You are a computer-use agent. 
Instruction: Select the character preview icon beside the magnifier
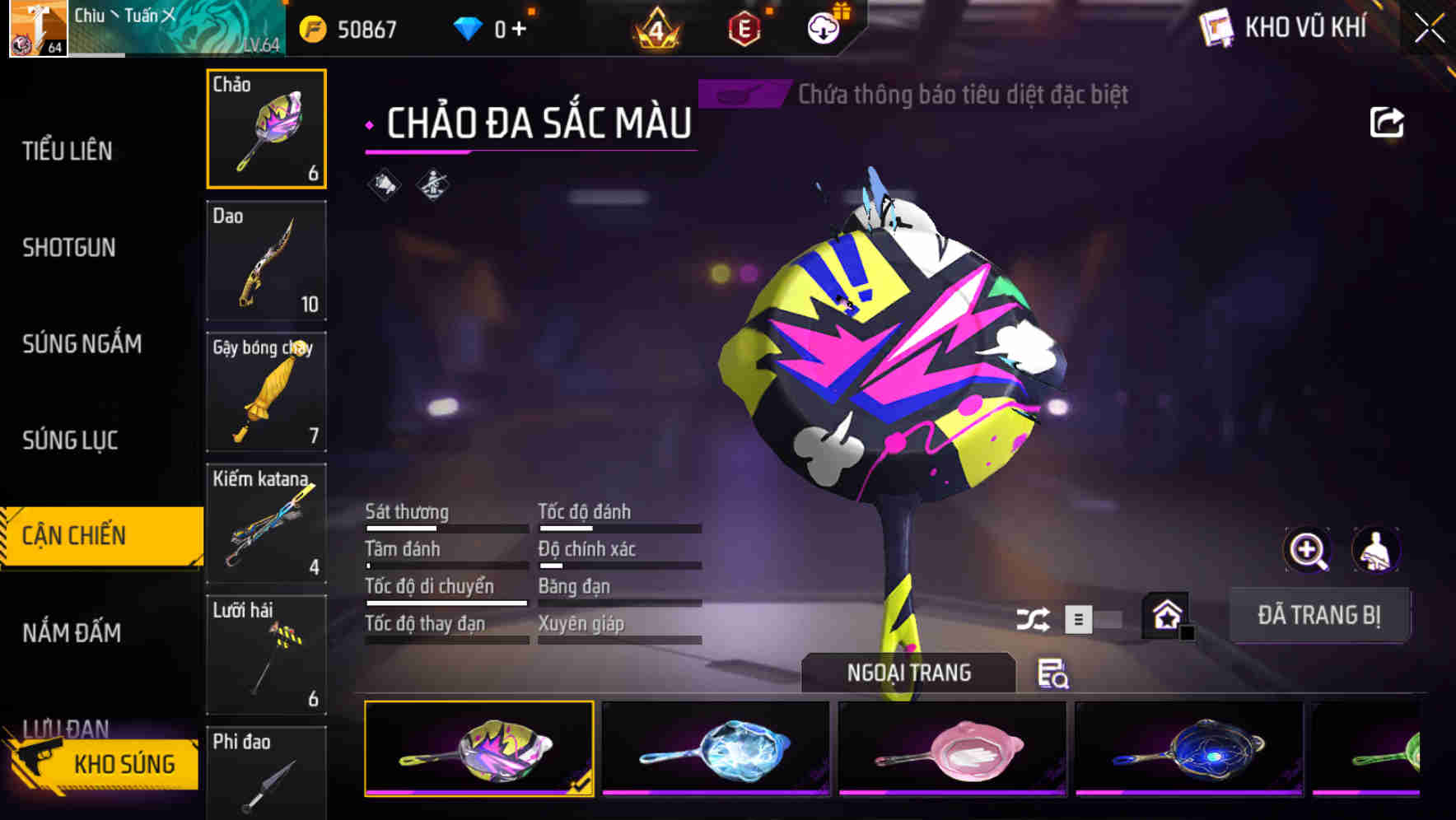coord(1376,550)
